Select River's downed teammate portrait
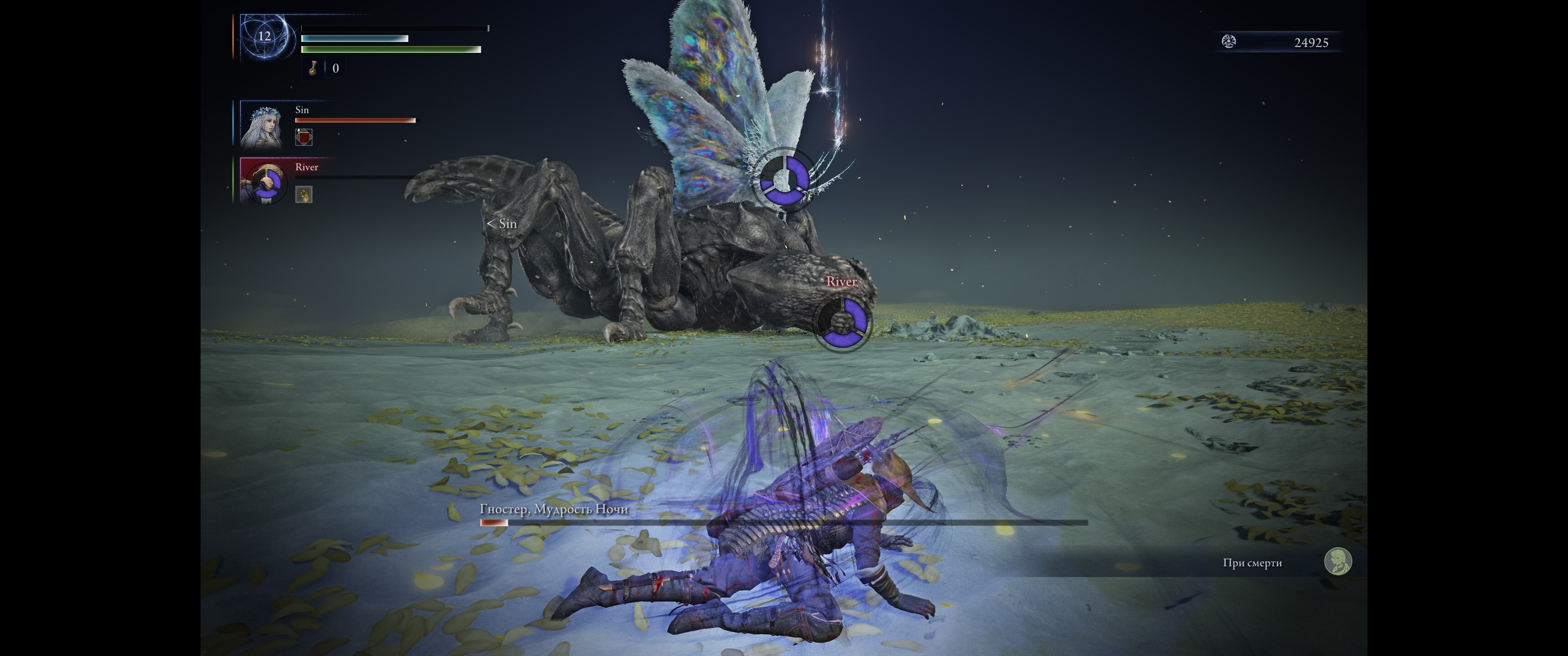Screen dimensions: 1568x656 (263, 181)
